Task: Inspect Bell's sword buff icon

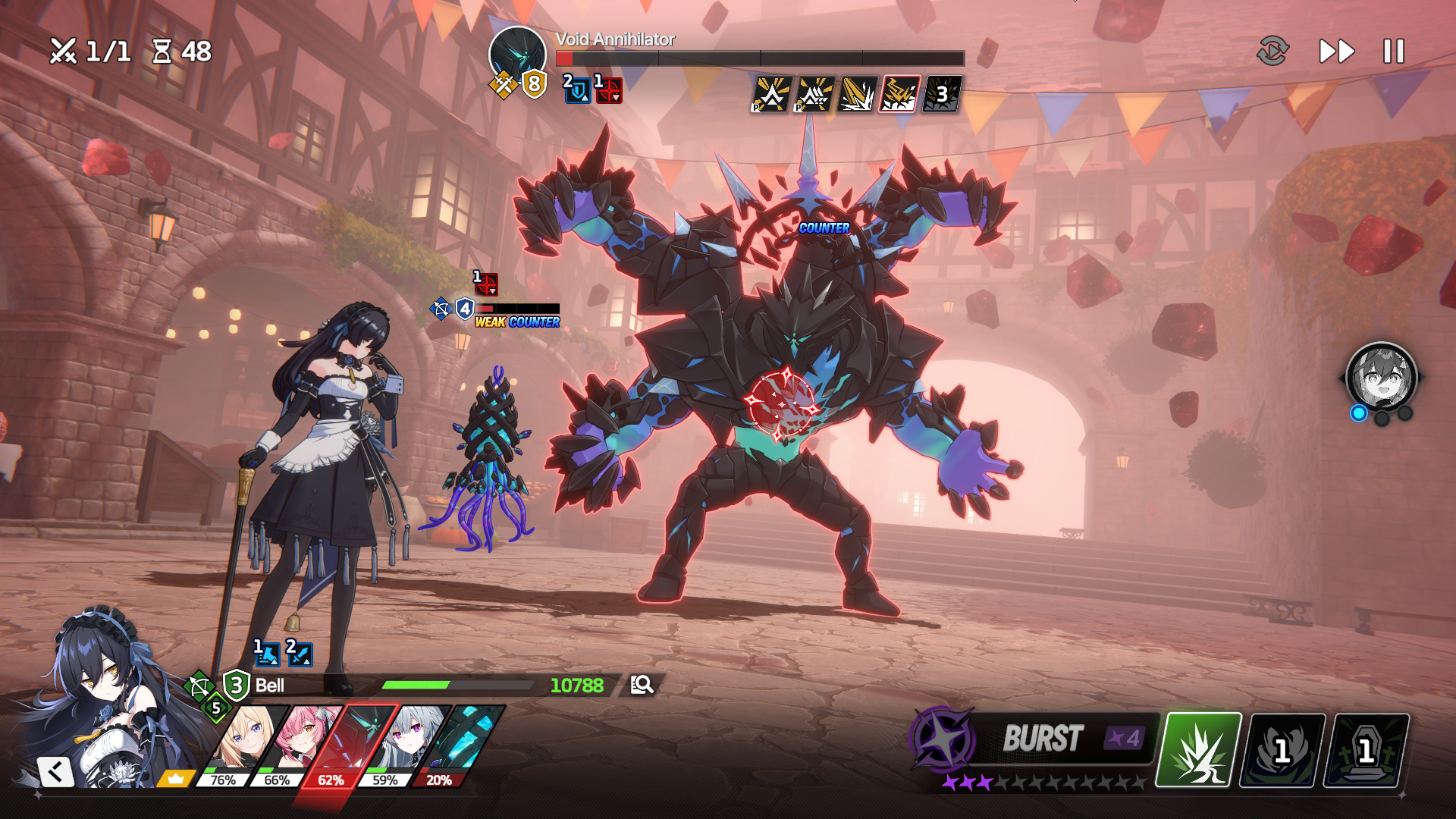Action: [x=300, y=653]
